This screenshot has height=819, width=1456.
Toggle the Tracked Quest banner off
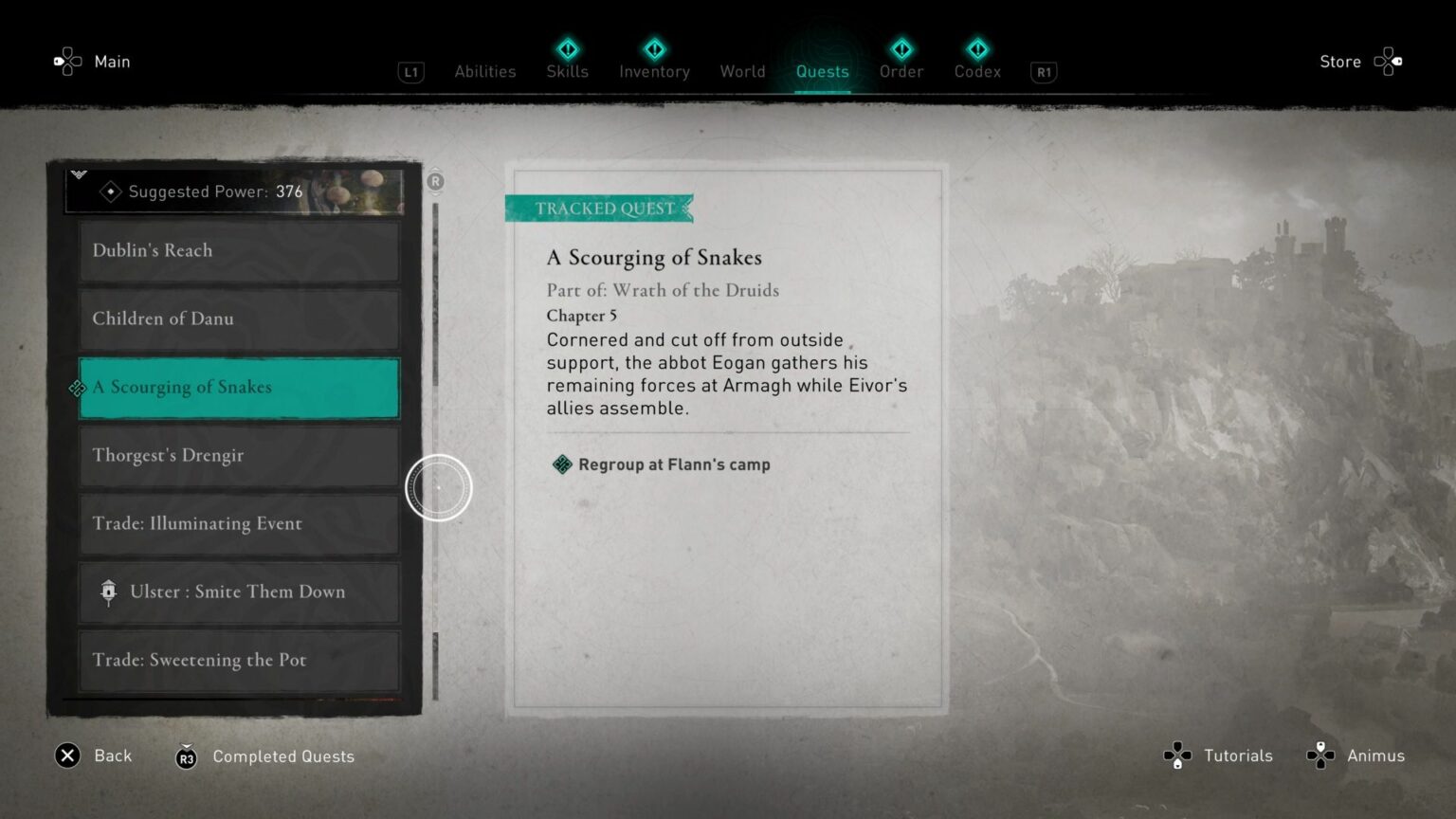[599, 209]
